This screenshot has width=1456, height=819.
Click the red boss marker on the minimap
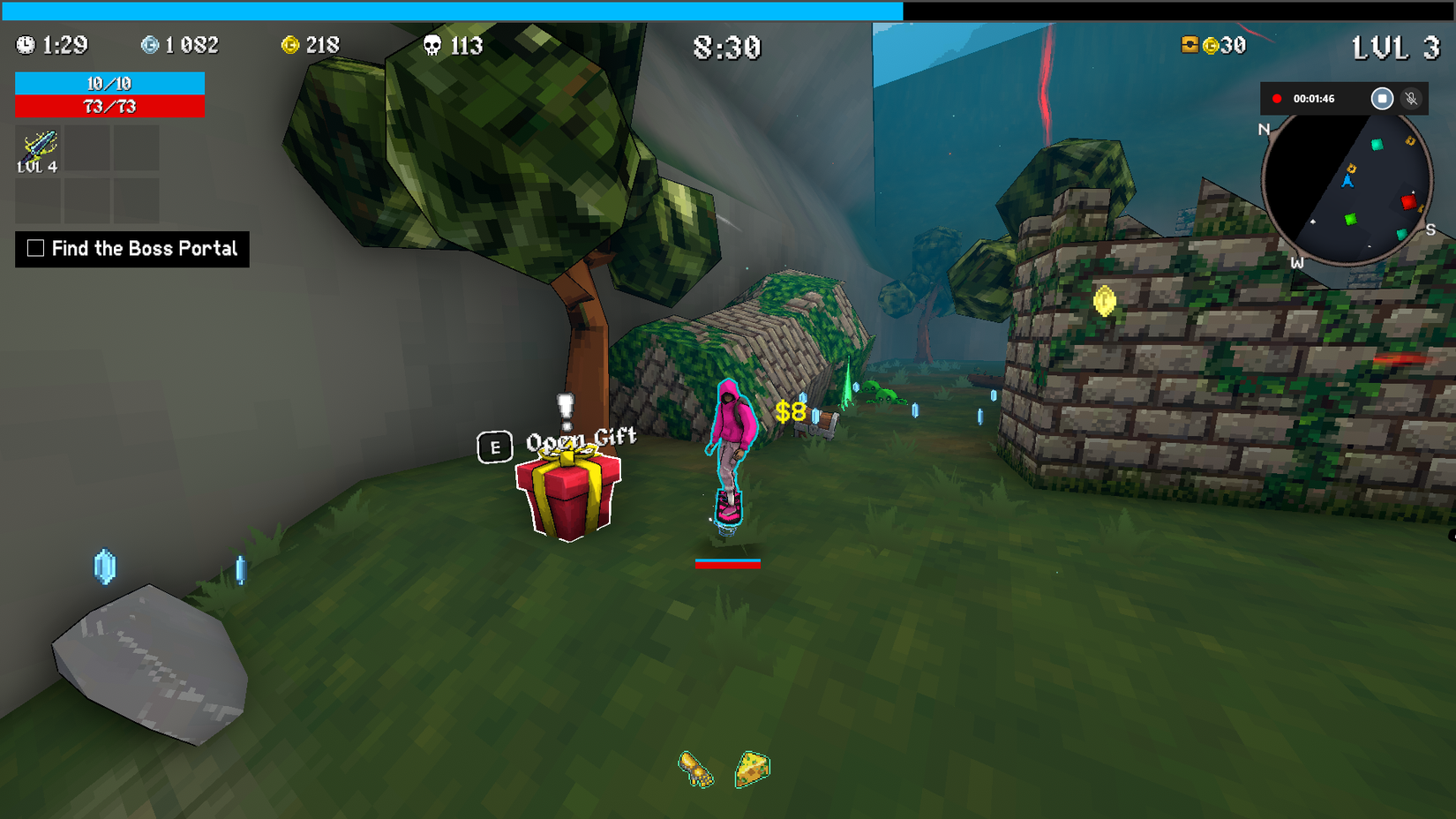1408,202
